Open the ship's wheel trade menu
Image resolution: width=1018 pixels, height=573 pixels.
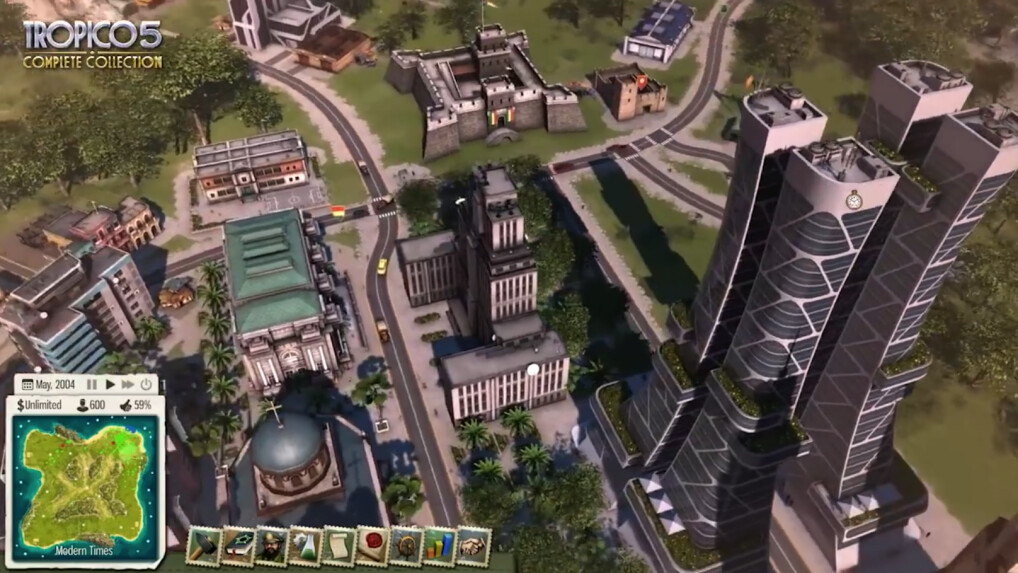(x=406, y=546)
